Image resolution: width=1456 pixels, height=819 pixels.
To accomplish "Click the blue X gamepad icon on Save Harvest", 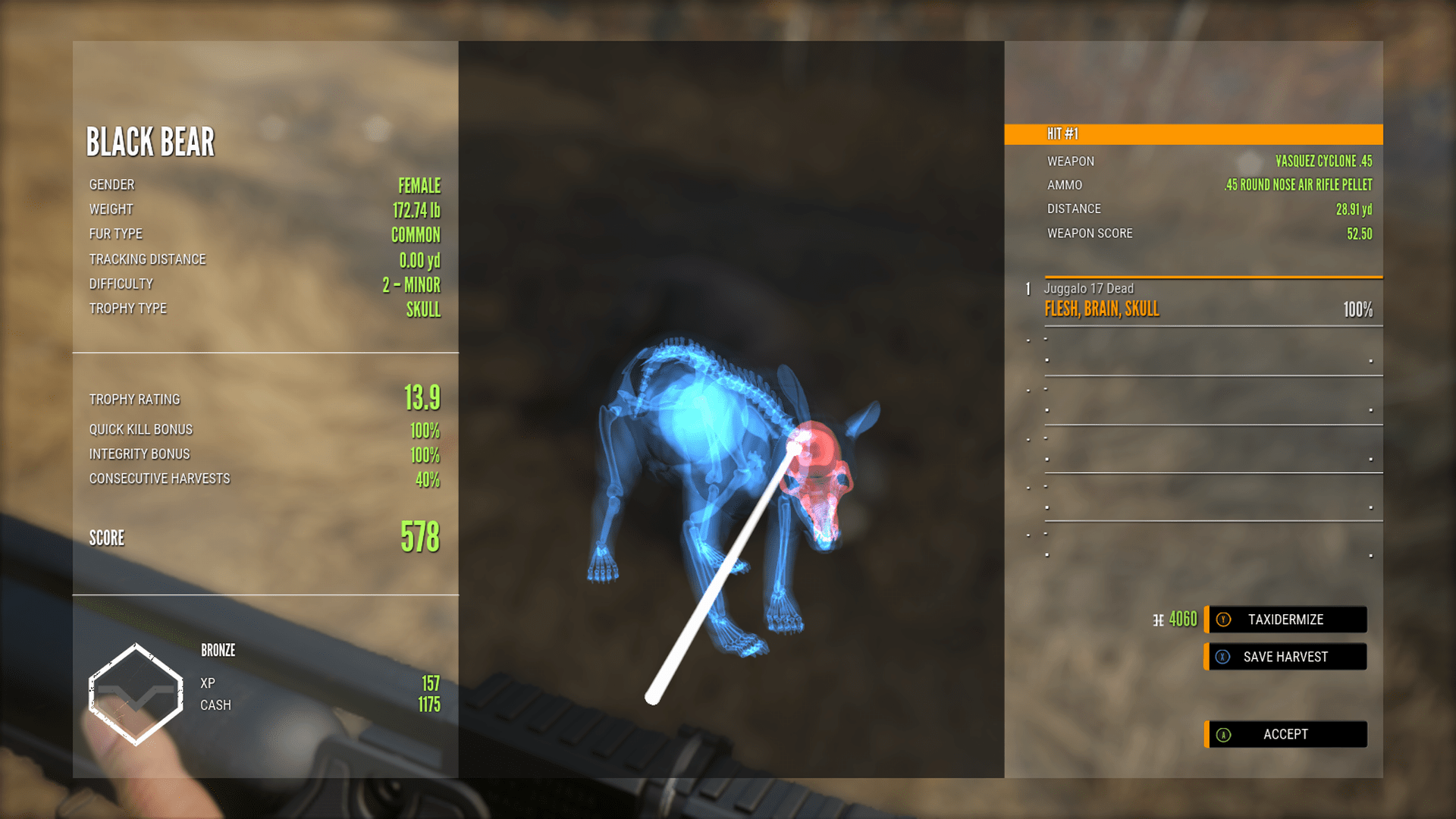I will (1223, 657).
